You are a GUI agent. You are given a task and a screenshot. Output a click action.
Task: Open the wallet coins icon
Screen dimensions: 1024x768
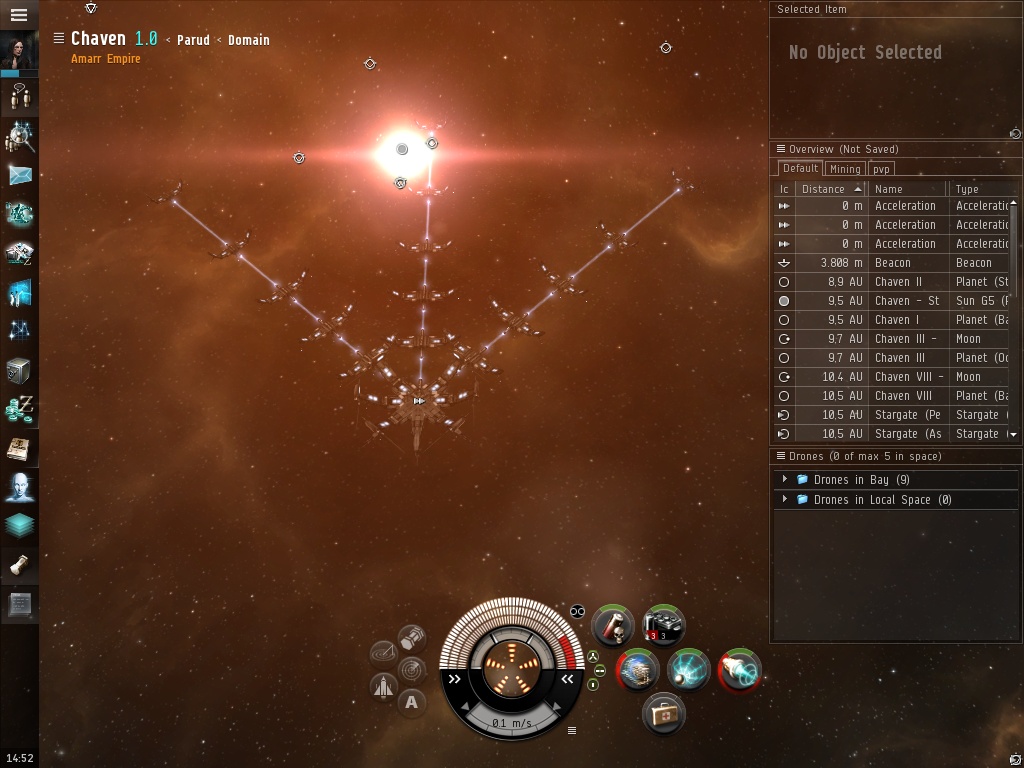click(x=20, y=409)
